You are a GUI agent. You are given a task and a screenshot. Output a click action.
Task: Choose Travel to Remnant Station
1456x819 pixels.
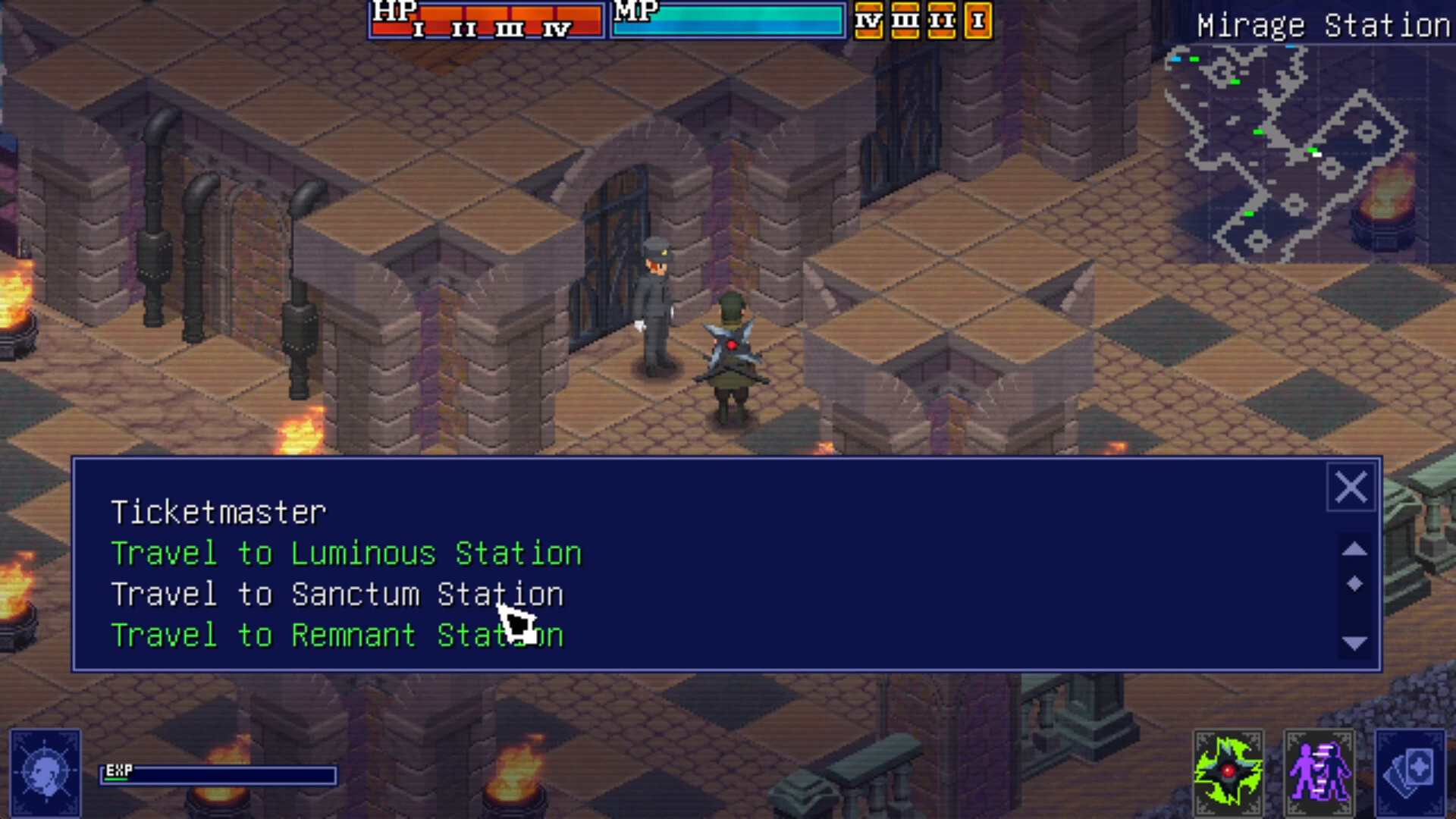point(337,635)
